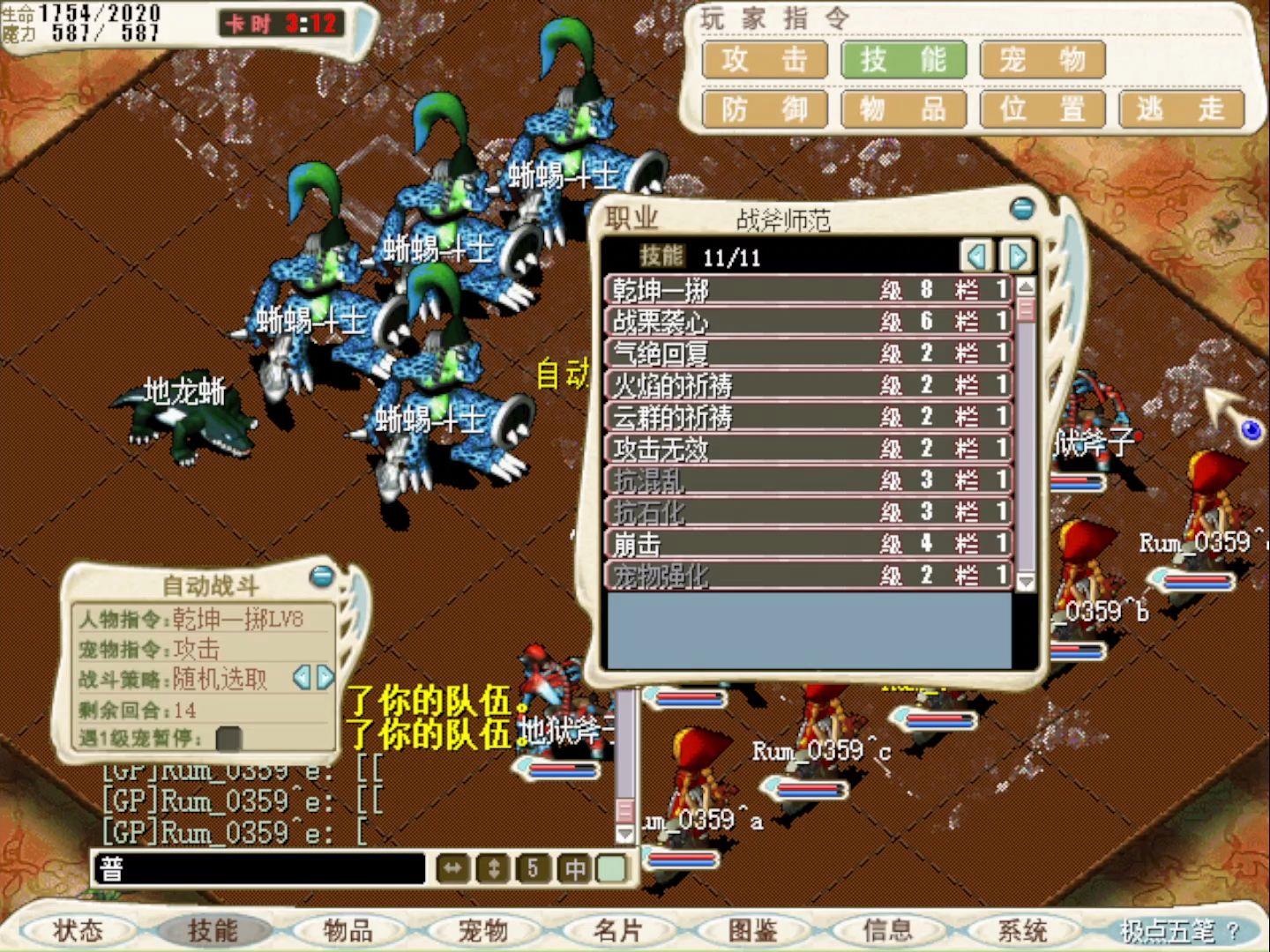Click the 位置 position command
The height and width of the screenshot is (952, 1270).
tap(1042, 108)
